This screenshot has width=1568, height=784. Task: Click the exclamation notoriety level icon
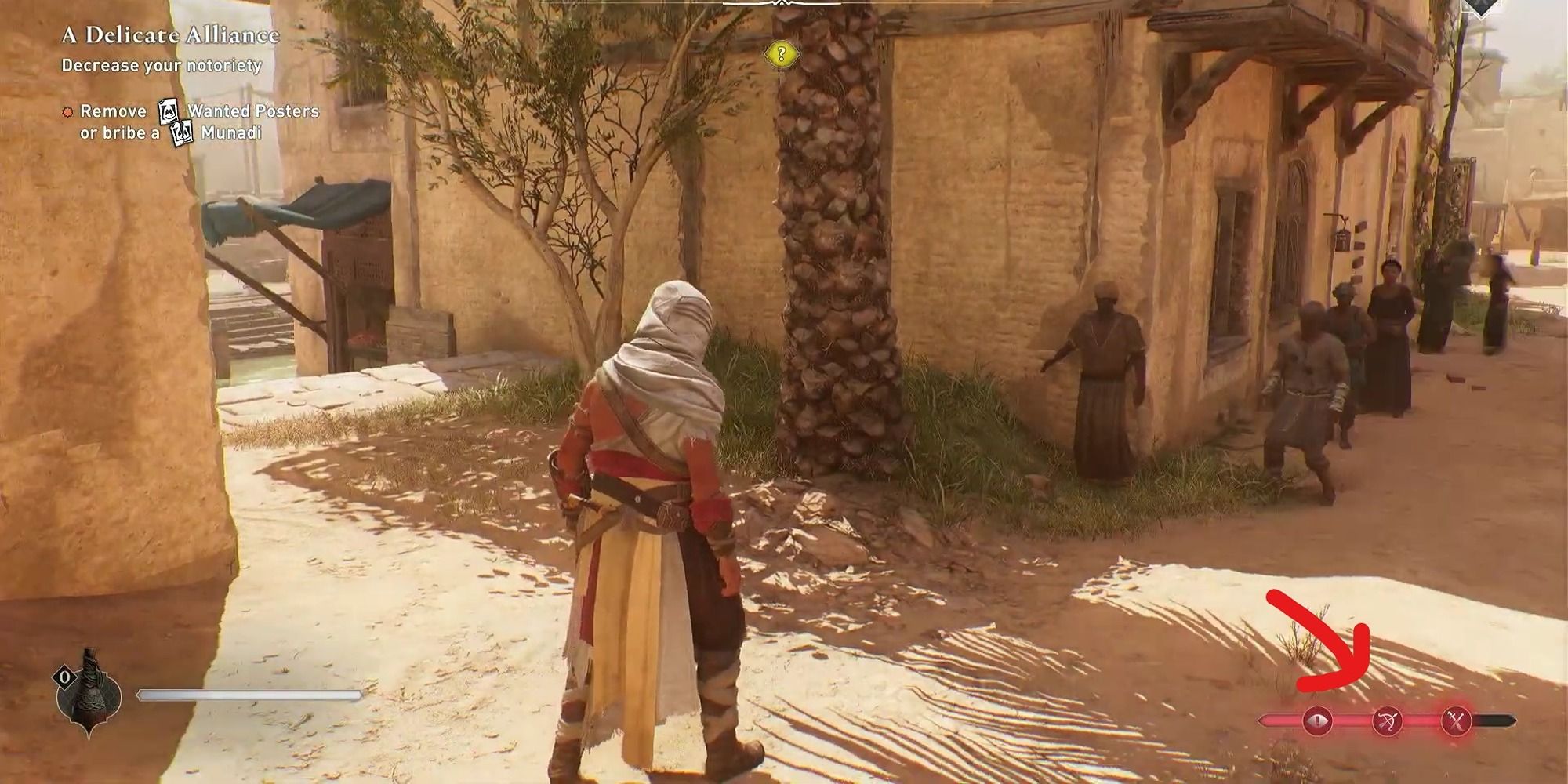[1317, 720]
